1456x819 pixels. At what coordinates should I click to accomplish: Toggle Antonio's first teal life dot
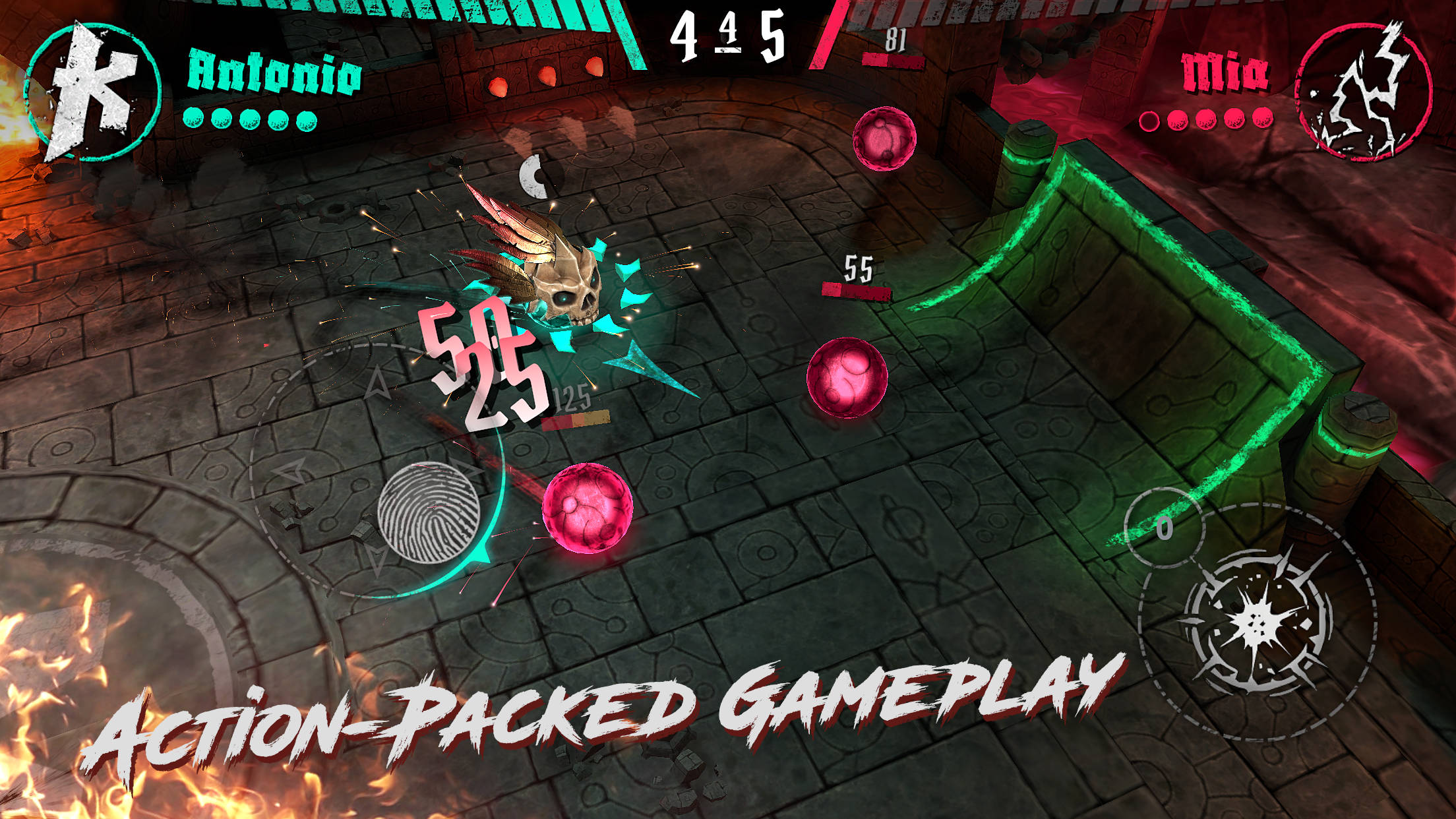[x=193, y=119]
